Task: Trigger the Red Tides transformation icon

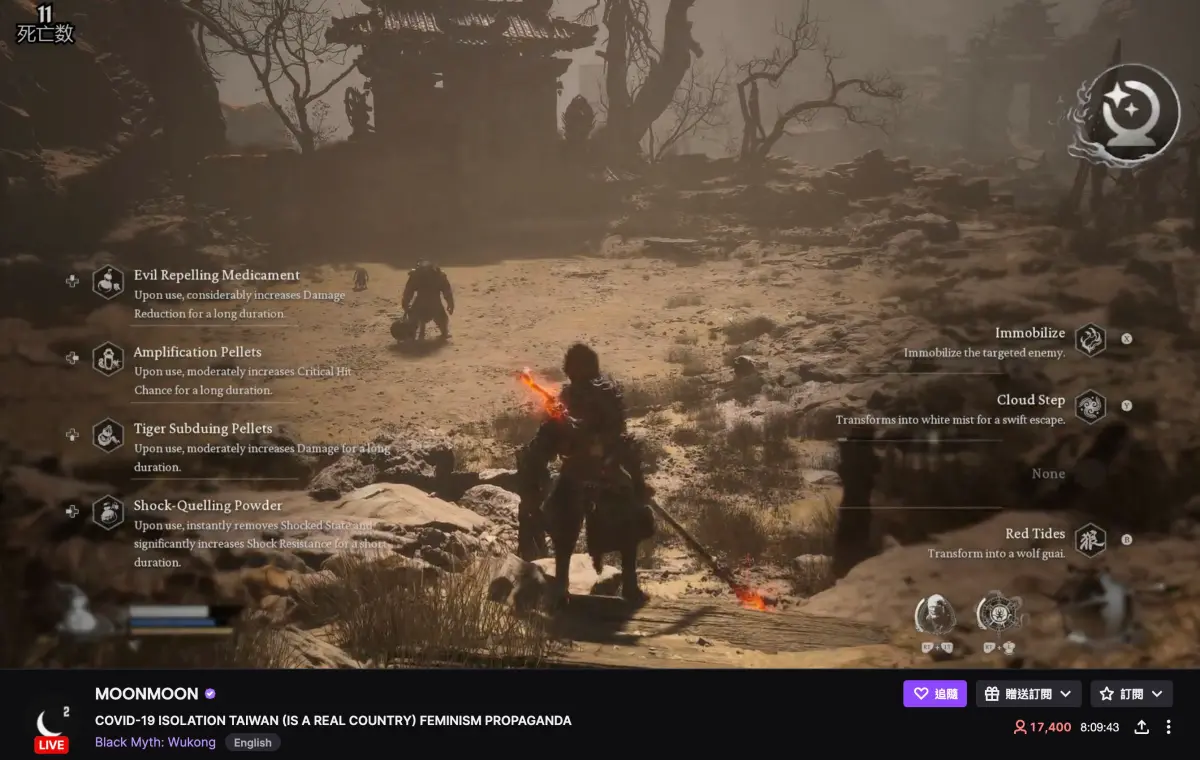Action: [1090, 540]
